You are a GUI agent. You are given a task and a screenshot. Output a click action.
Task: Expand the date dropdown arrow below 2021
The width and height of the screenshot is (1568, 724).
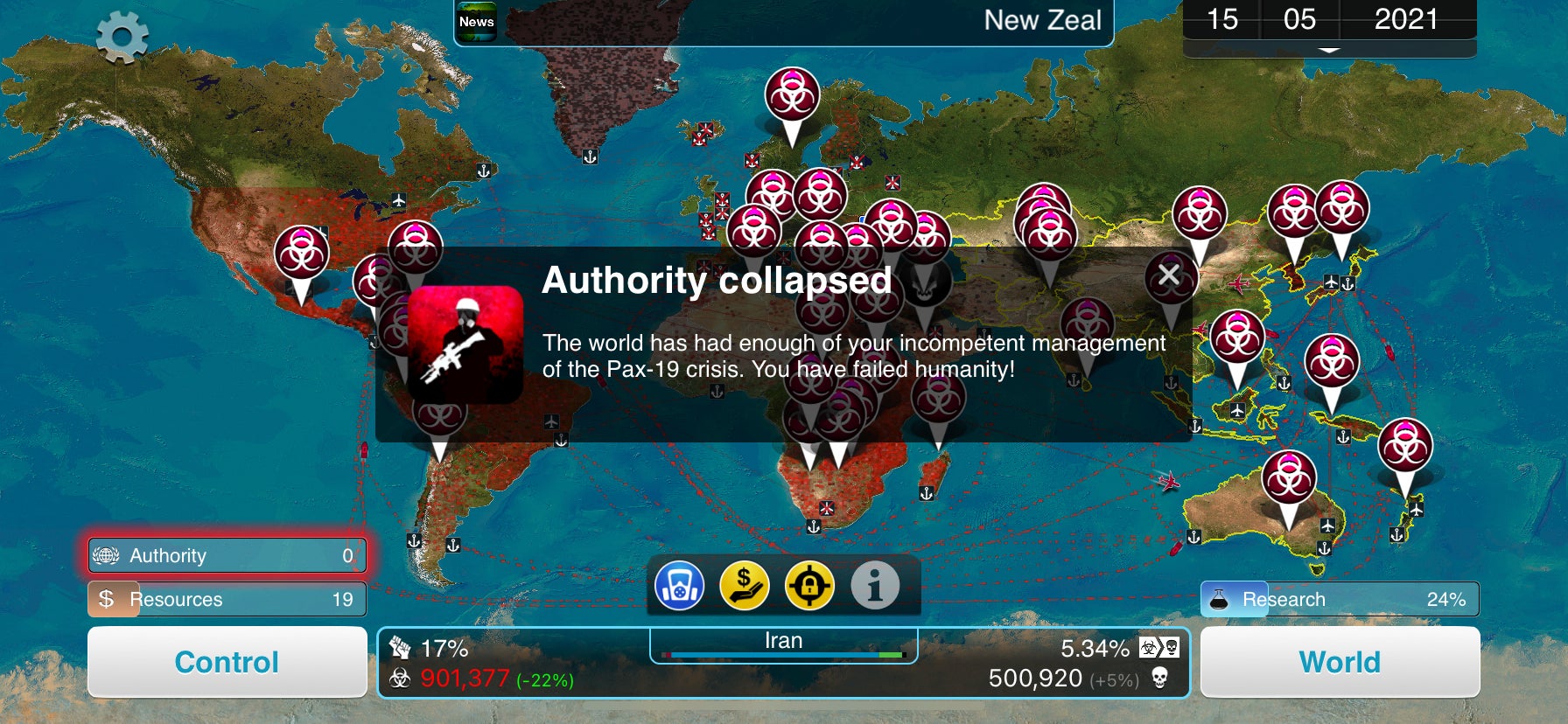pyautogui.click(x=1331, y=51)
